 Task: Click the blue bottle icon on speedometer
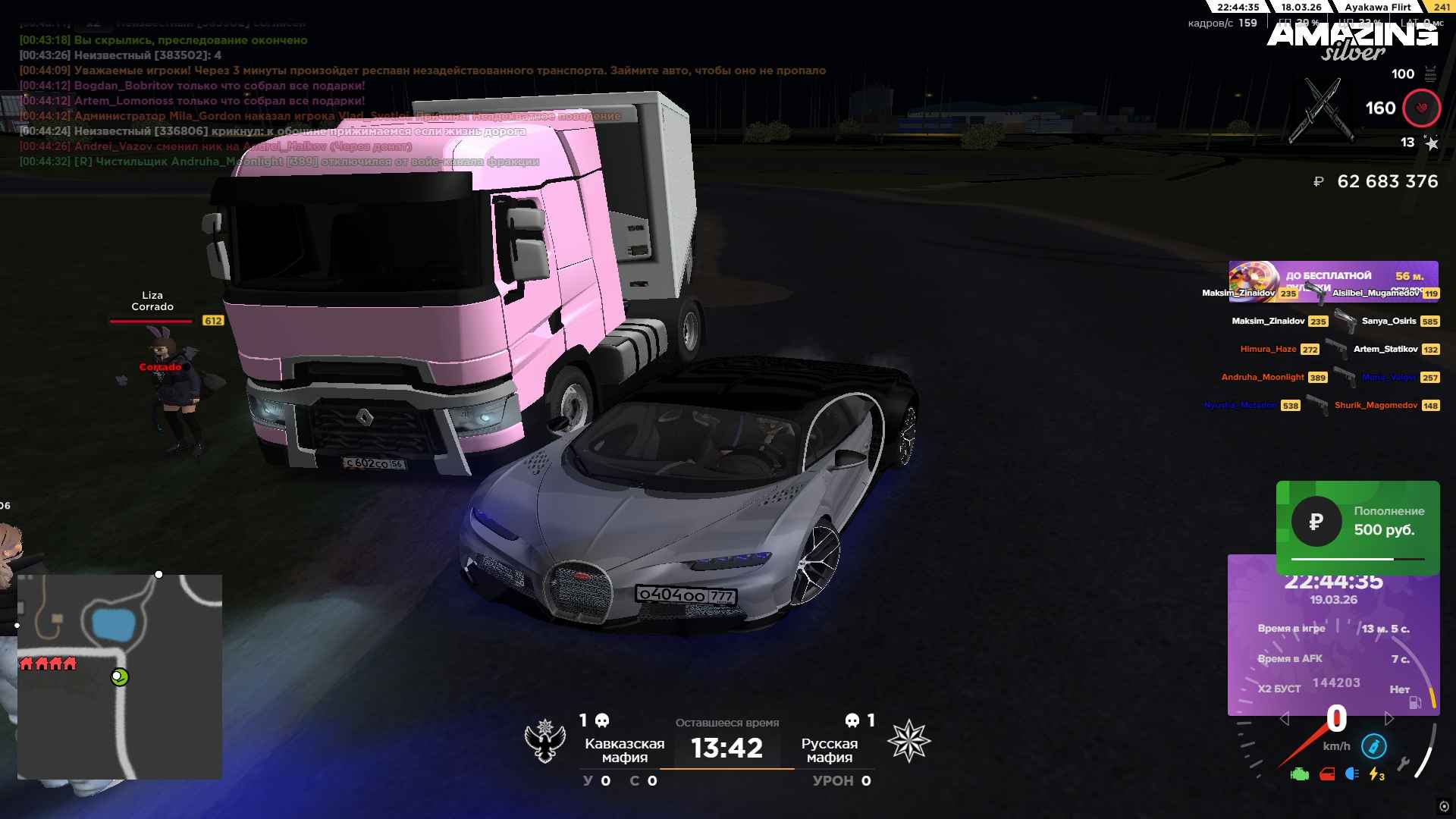tap(1373, 746)
